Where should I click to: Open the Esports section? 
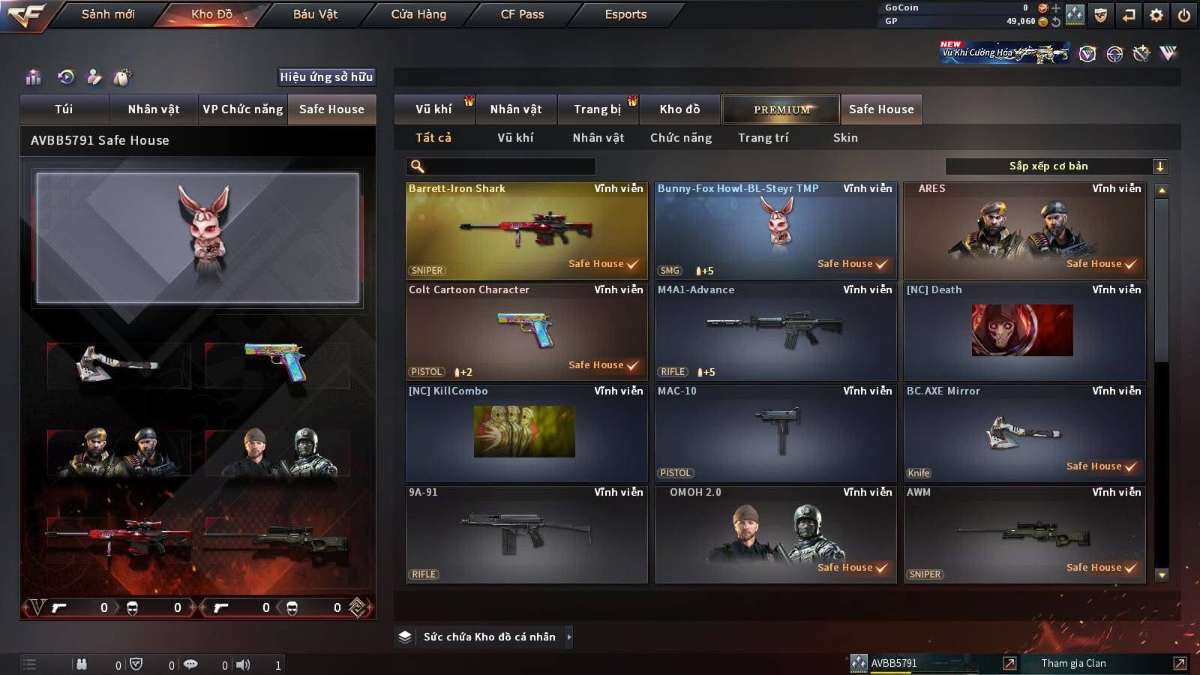tap(626, 15)
